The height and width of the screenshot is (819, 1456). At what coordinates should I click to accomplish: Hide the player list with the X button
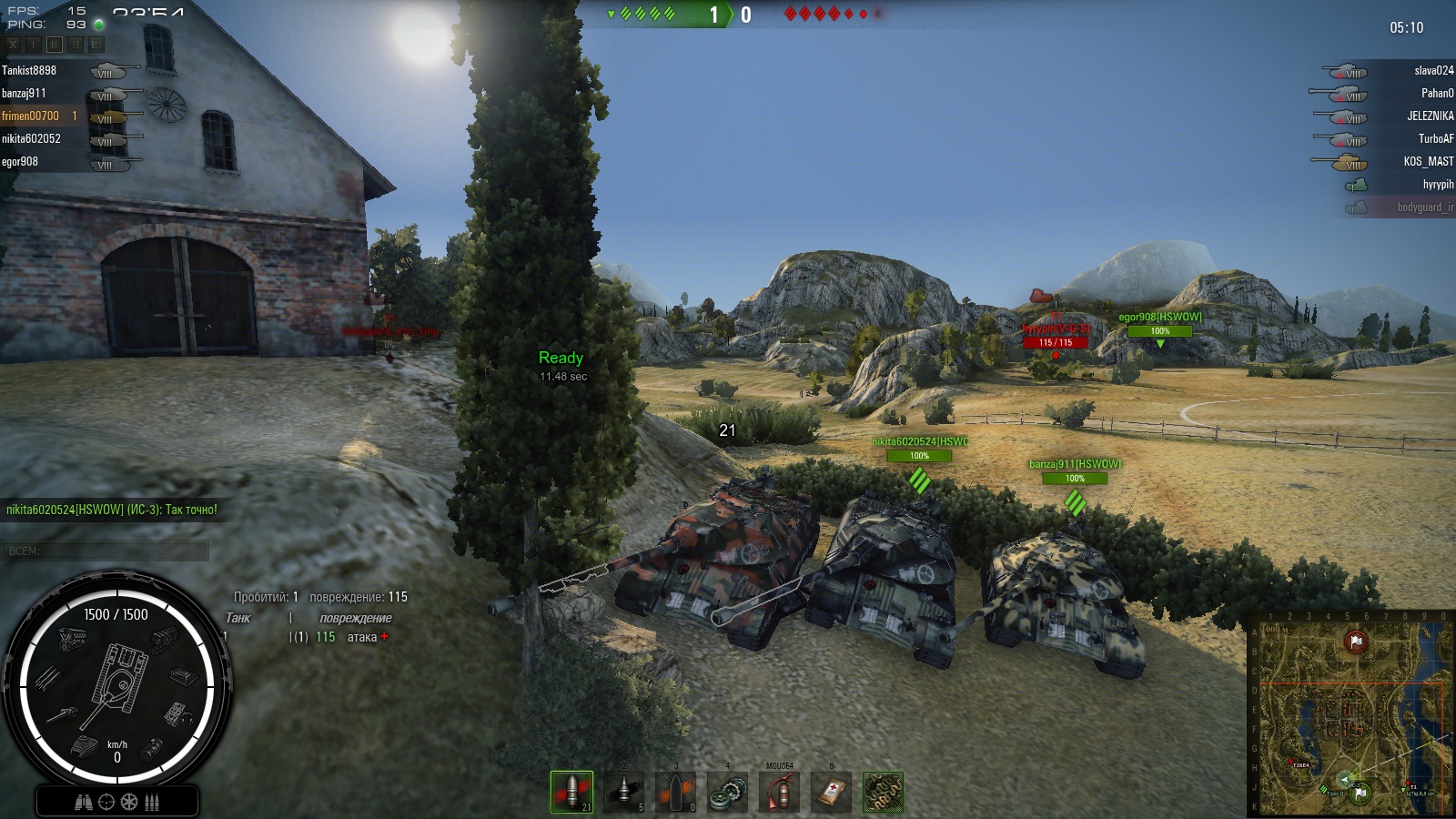[13, 44]
